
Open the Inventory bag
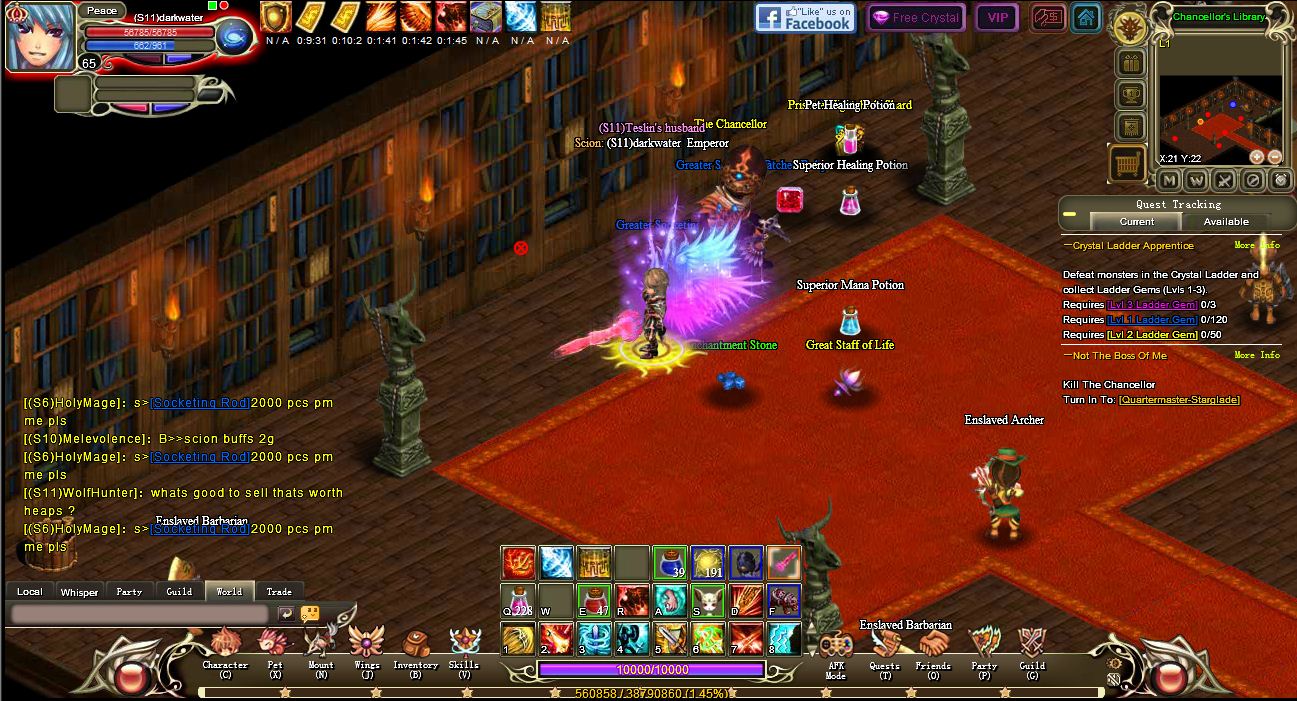pyautogui.click(x=415, y=644)
